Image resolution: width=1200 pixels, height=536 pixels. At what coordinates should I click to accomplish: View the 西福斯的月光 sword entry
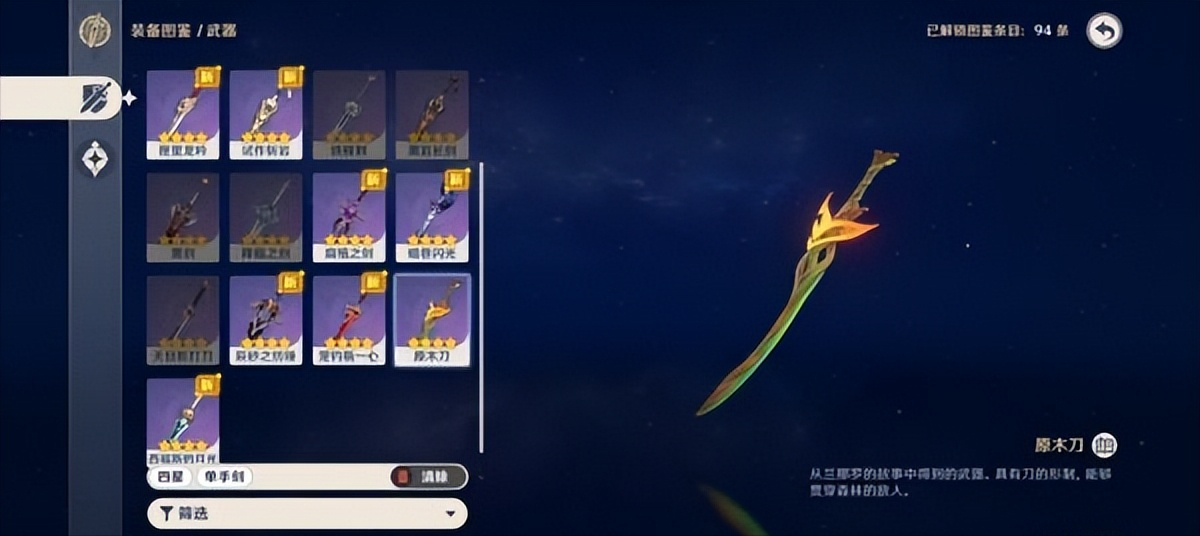[183, 418]
